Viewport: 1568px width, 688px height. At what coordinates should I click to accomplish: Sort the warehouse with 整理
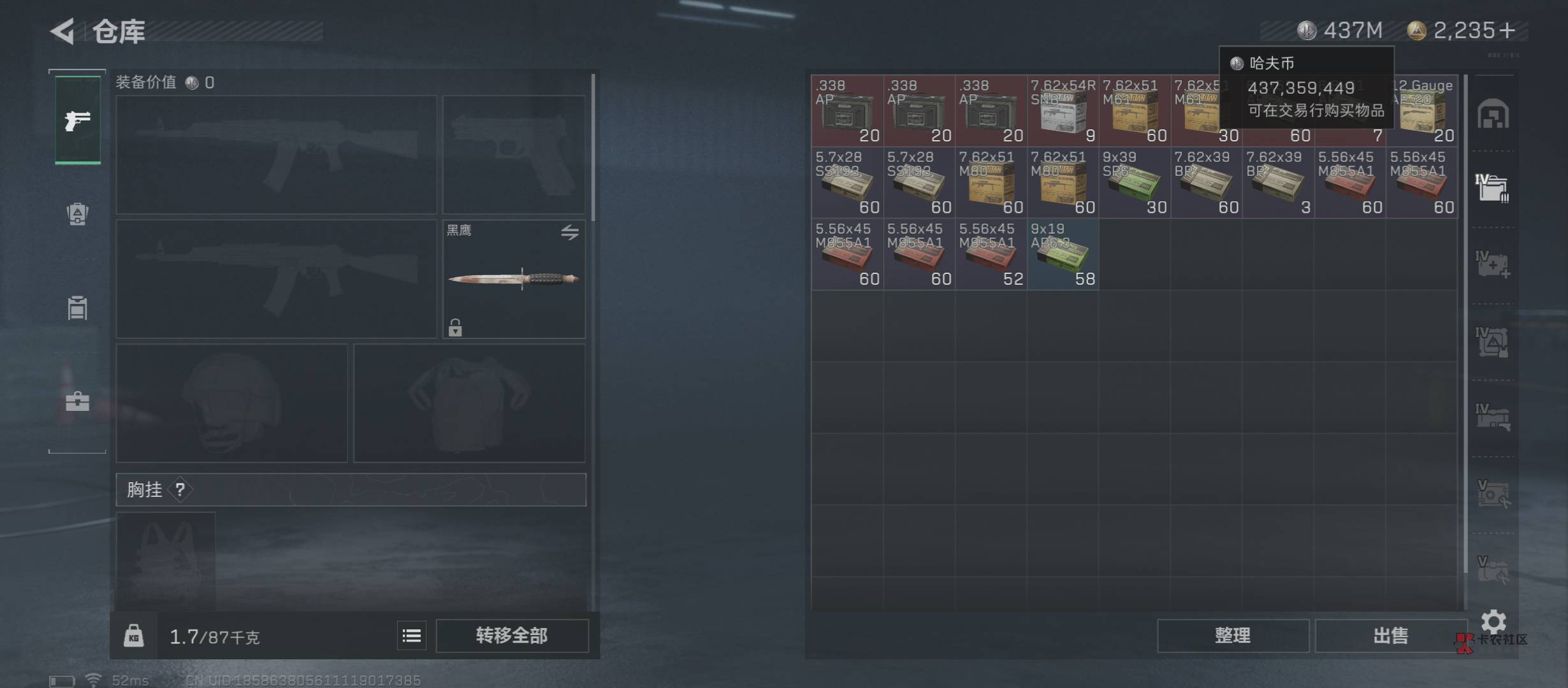[x=1233, y=636]
